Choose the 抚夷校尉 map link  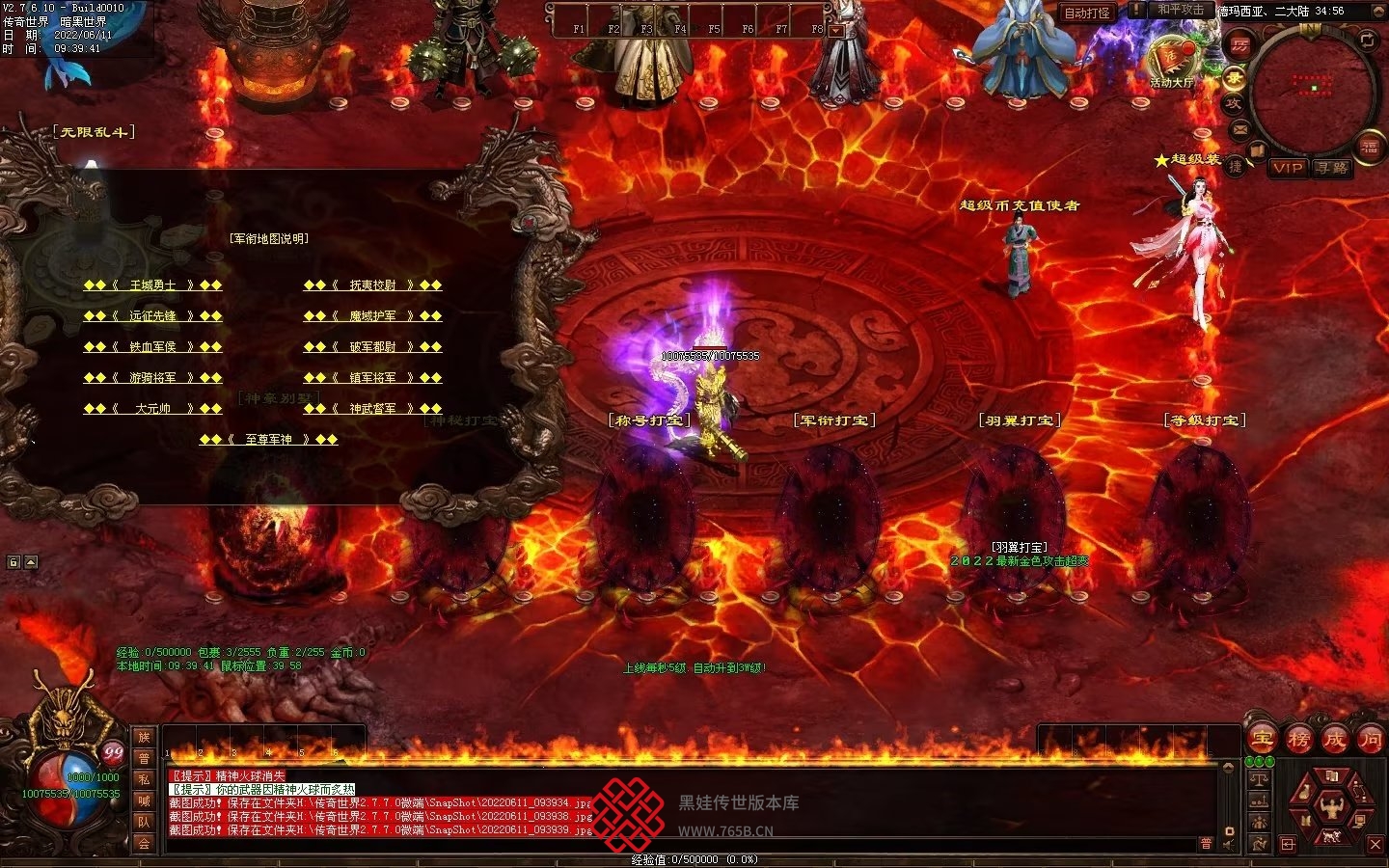pyautogui.click(x=372, y=285)
